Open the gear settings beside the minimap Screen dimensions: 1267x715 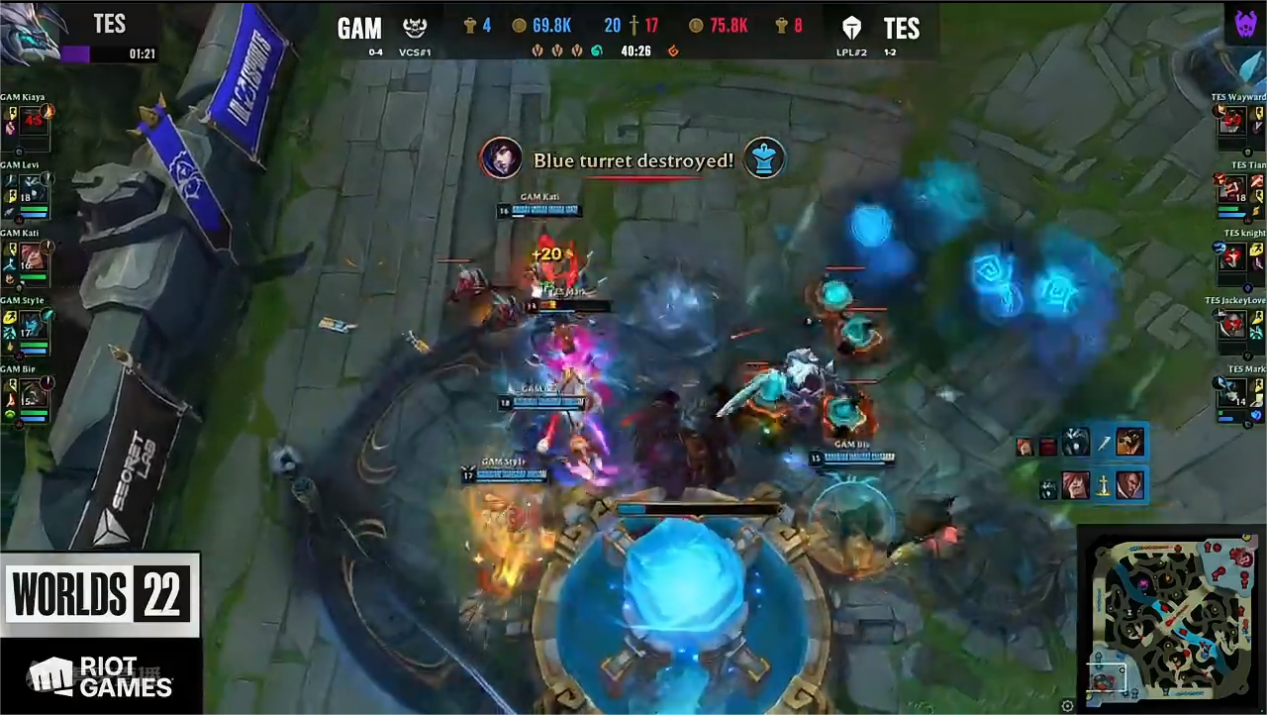[x=1067, y=706]
